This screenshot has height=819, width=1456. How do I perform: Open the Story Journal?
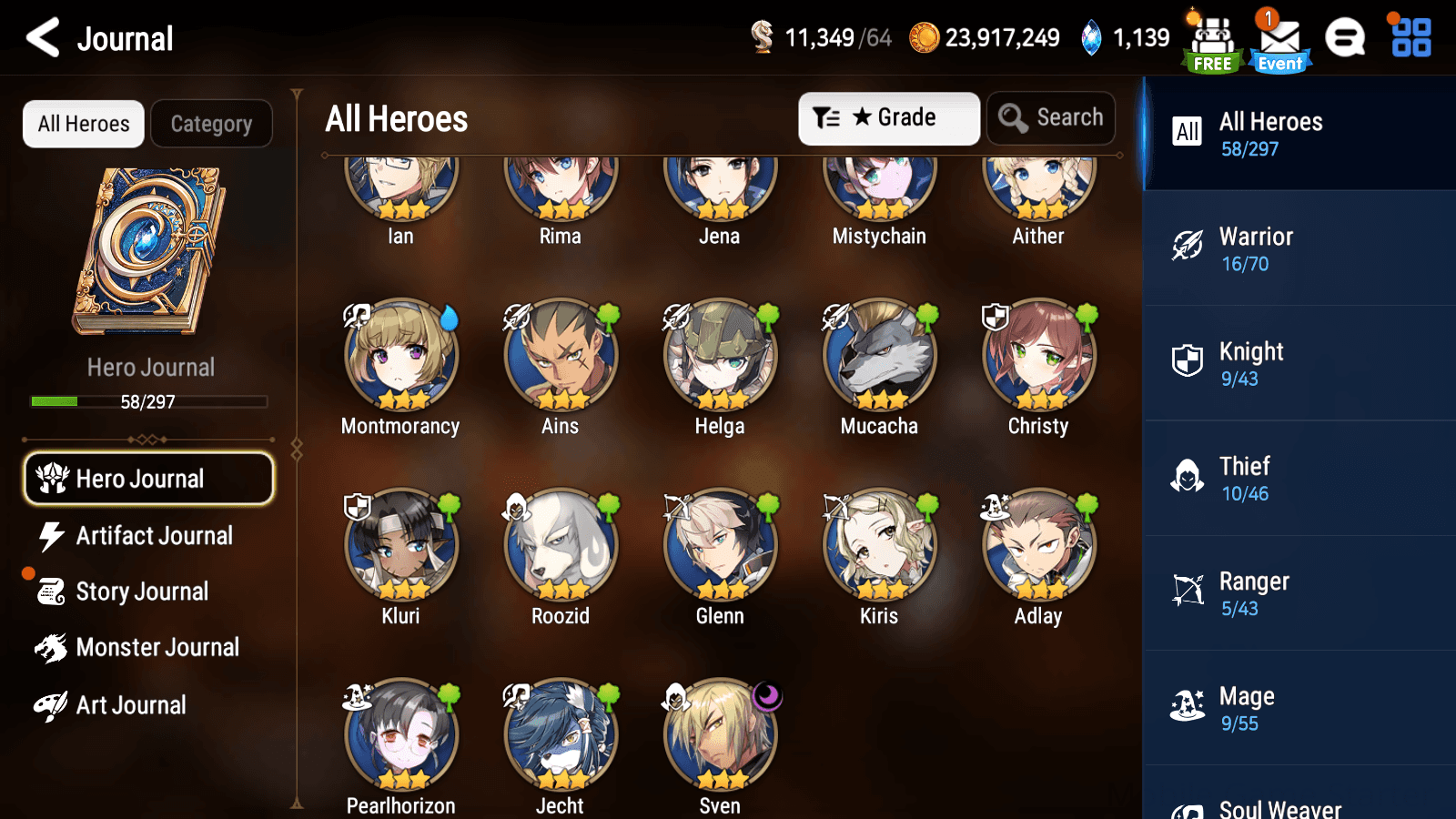pos(141,591)
